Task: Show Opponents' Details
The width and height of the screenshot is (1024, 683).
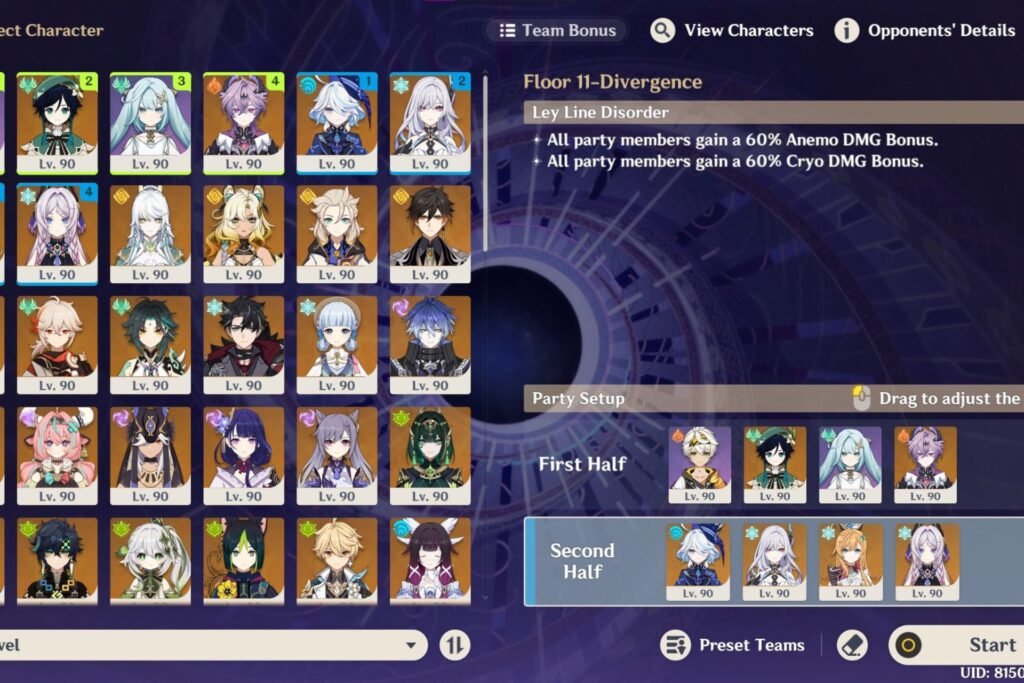Action: pyautogui.click(x=925, y=30)
